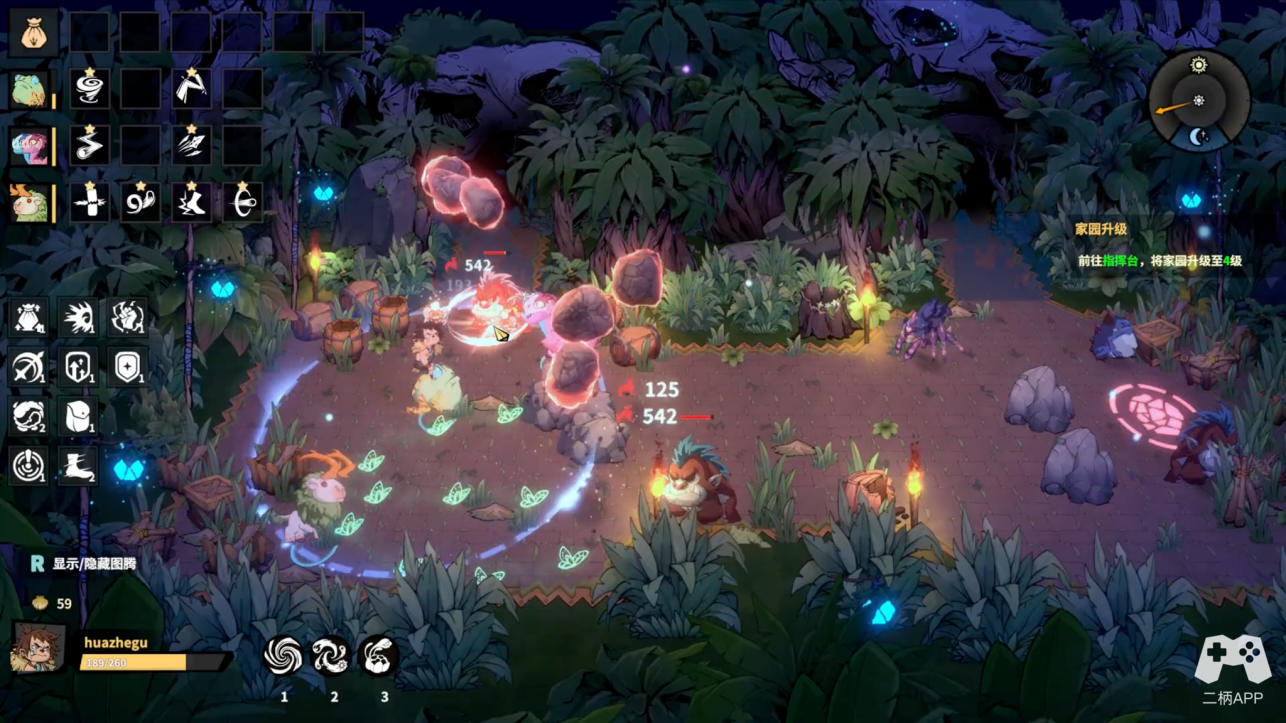The height and width of the screenshot is (723, 1286).
Task: Choose the pink and blue dragon portrait
Action: pos(28,146)
